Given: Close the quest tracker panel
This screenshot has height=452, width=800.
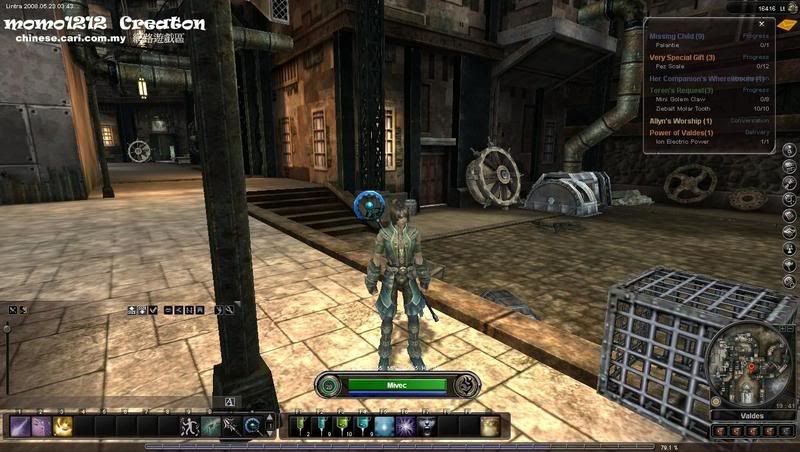Looking at the screenshot, I should coord(761,23).
